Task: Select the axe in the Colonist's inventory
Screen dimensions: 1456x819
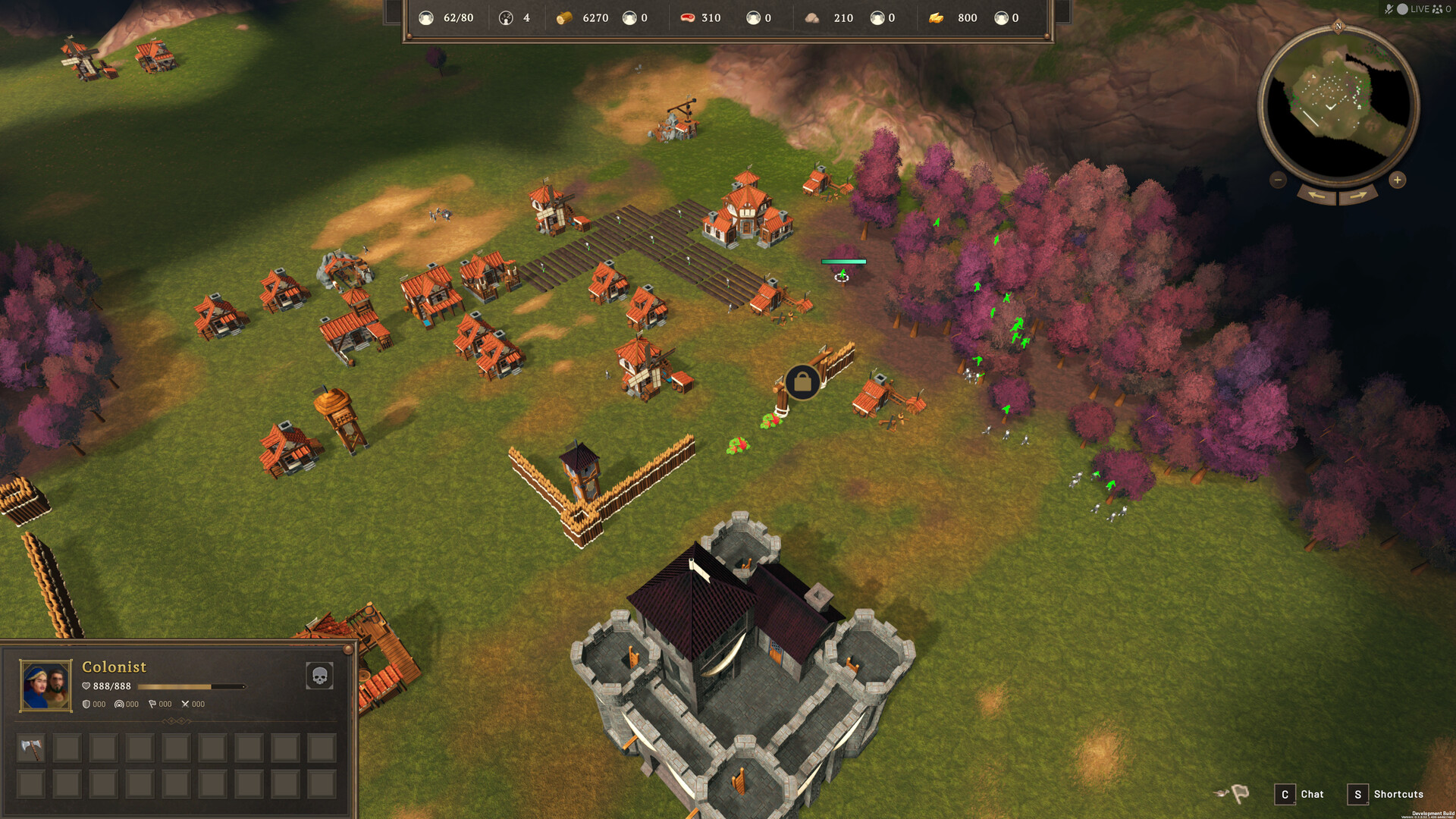Action: point(30,747)
